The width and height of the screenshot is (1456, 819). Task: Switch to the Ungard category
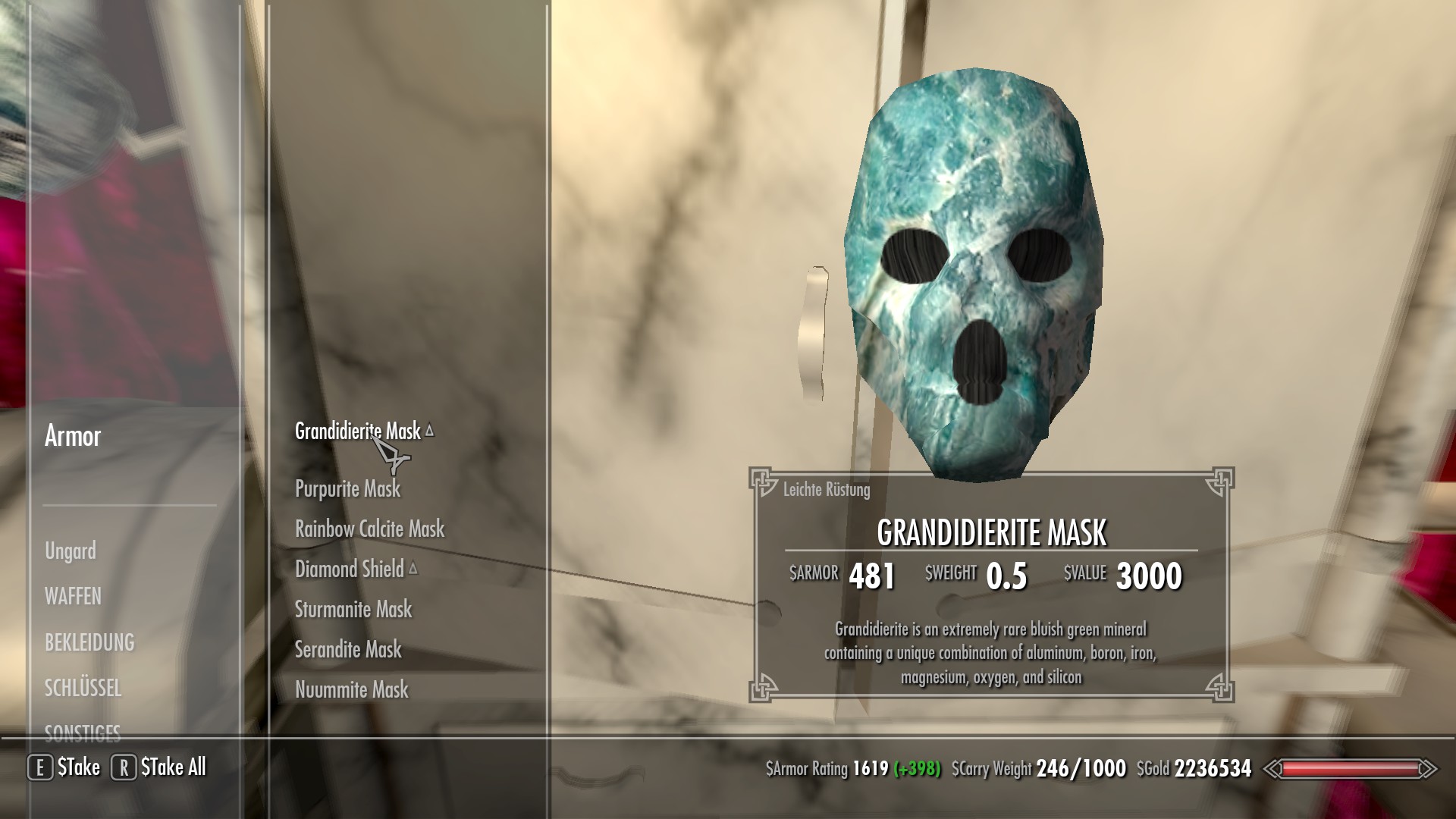[71, 551]
